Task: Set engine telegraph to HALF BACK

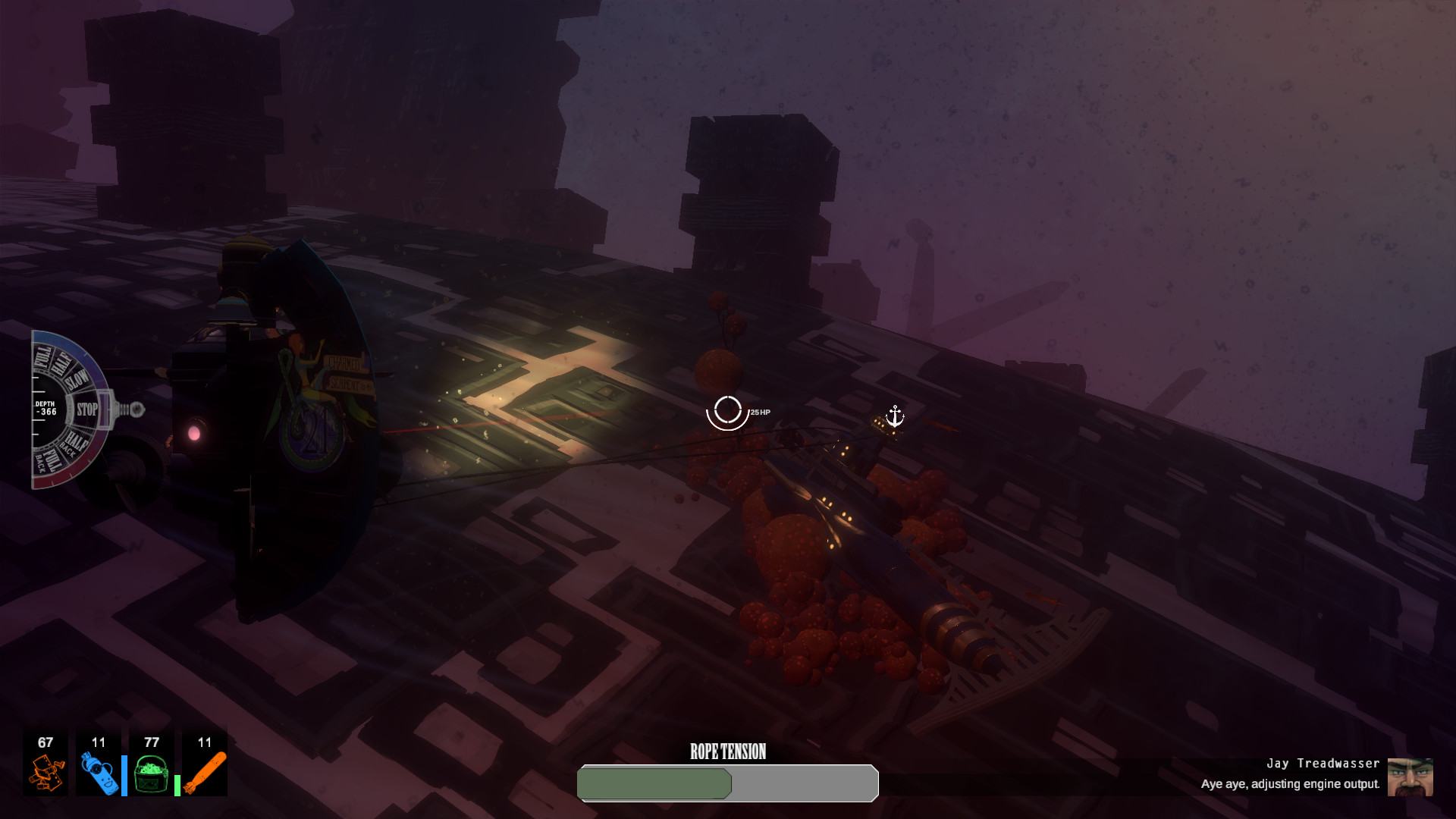Action: 74,442
